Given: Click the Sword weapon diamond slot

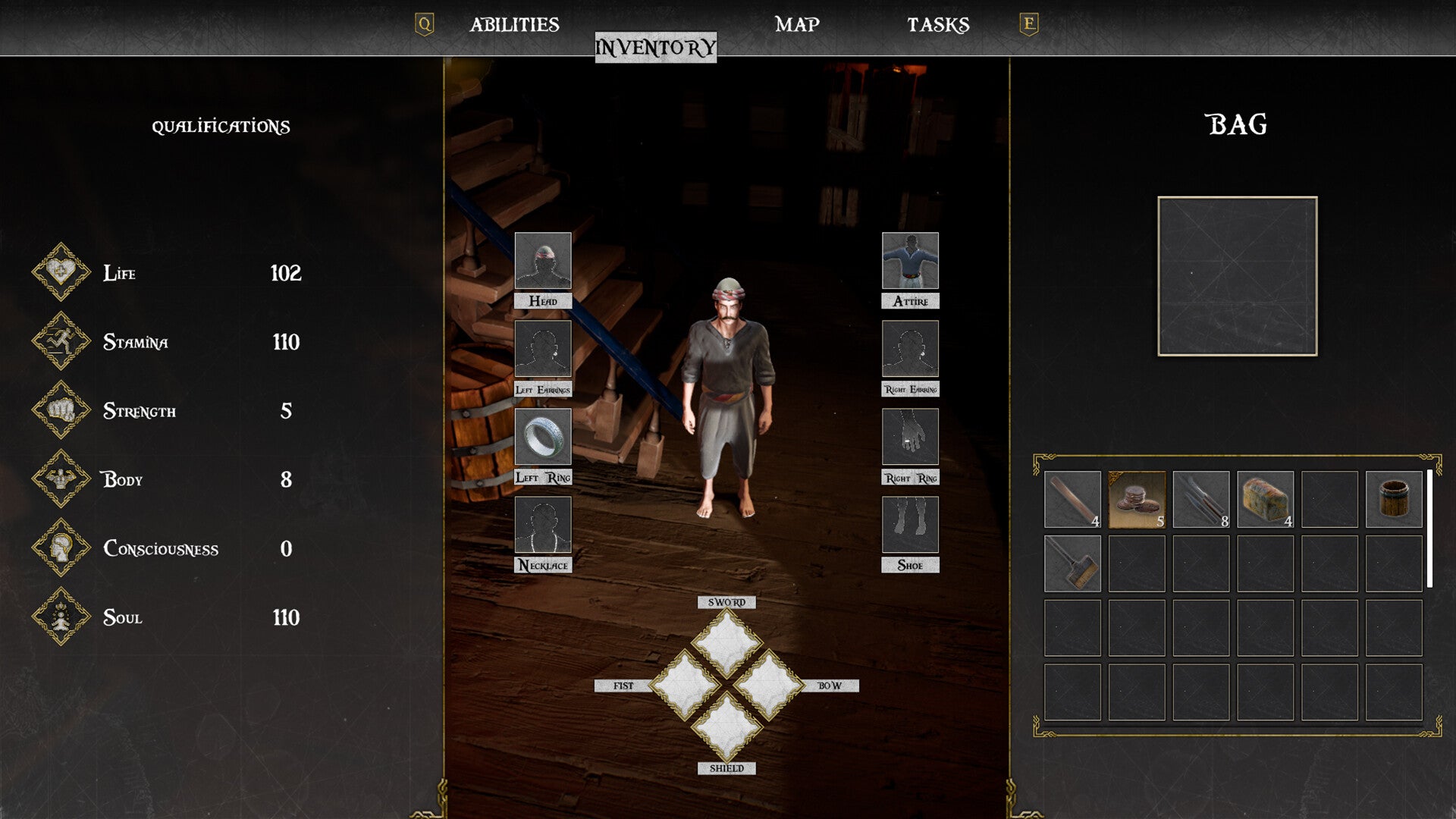Looking at the screenshot, I should pyautogui.click(x=726, y=643).
